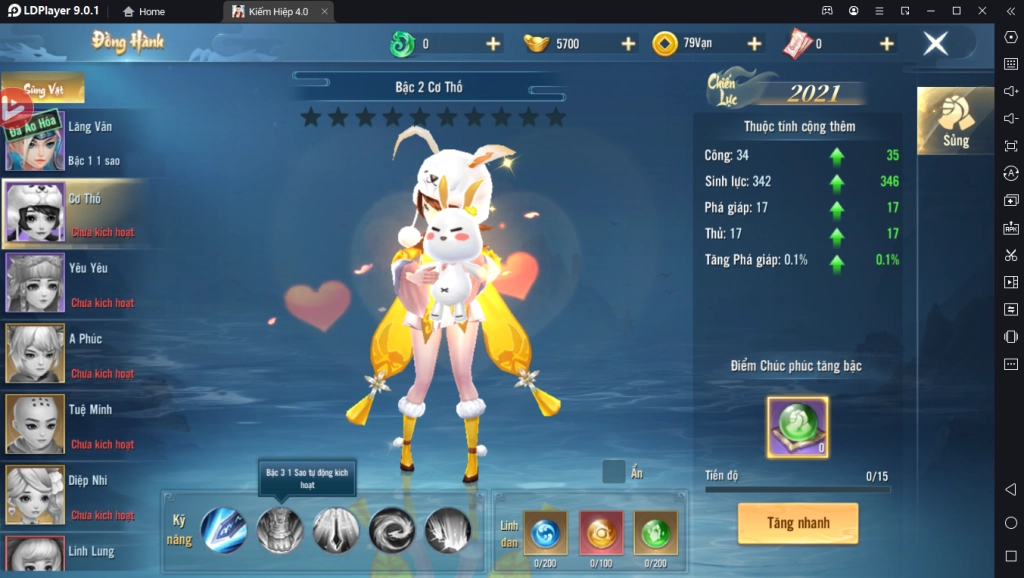This screenshot has height=578, width=1024.
Task: Add more gold ingots with plus button
Action: [628, 44]
